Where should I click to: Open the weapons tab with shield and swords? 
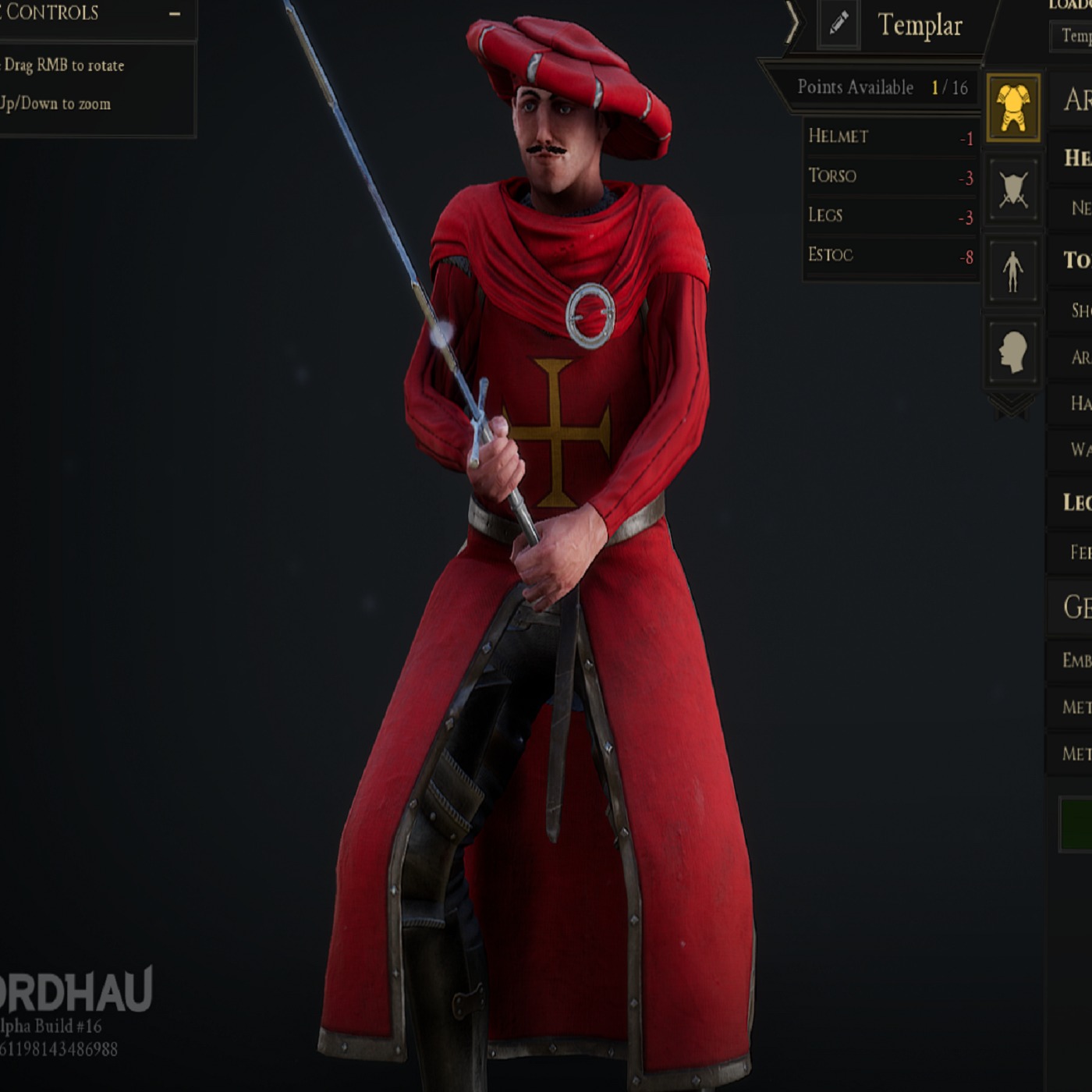[1012, 190]
